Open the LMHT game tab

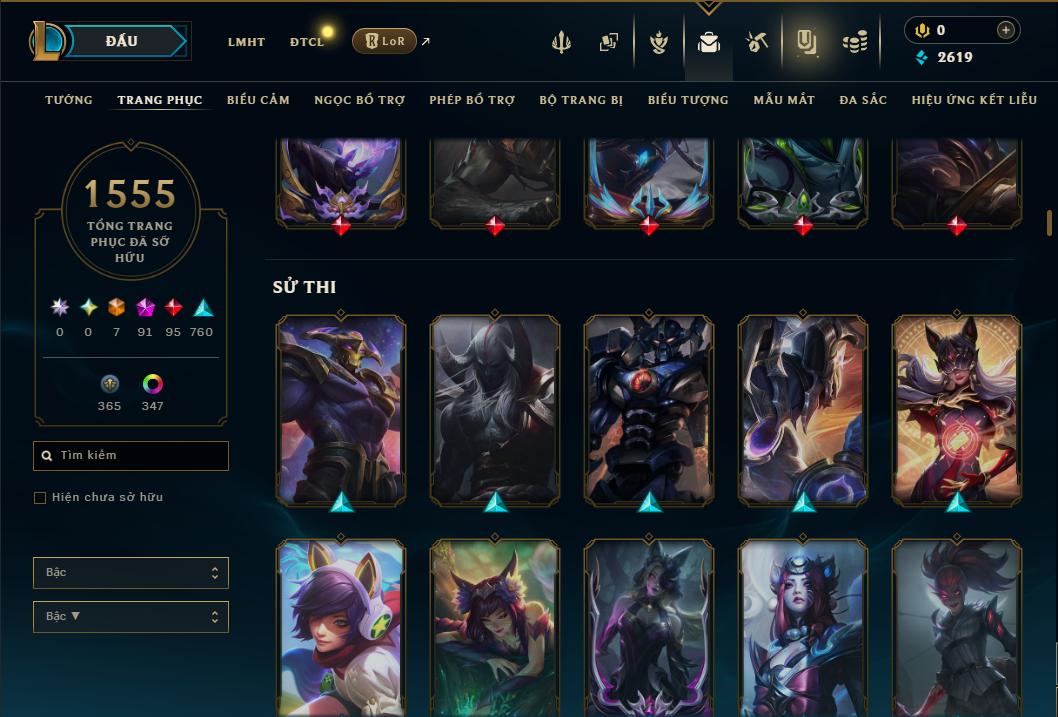pyautogui.click(x=246, y=42)
